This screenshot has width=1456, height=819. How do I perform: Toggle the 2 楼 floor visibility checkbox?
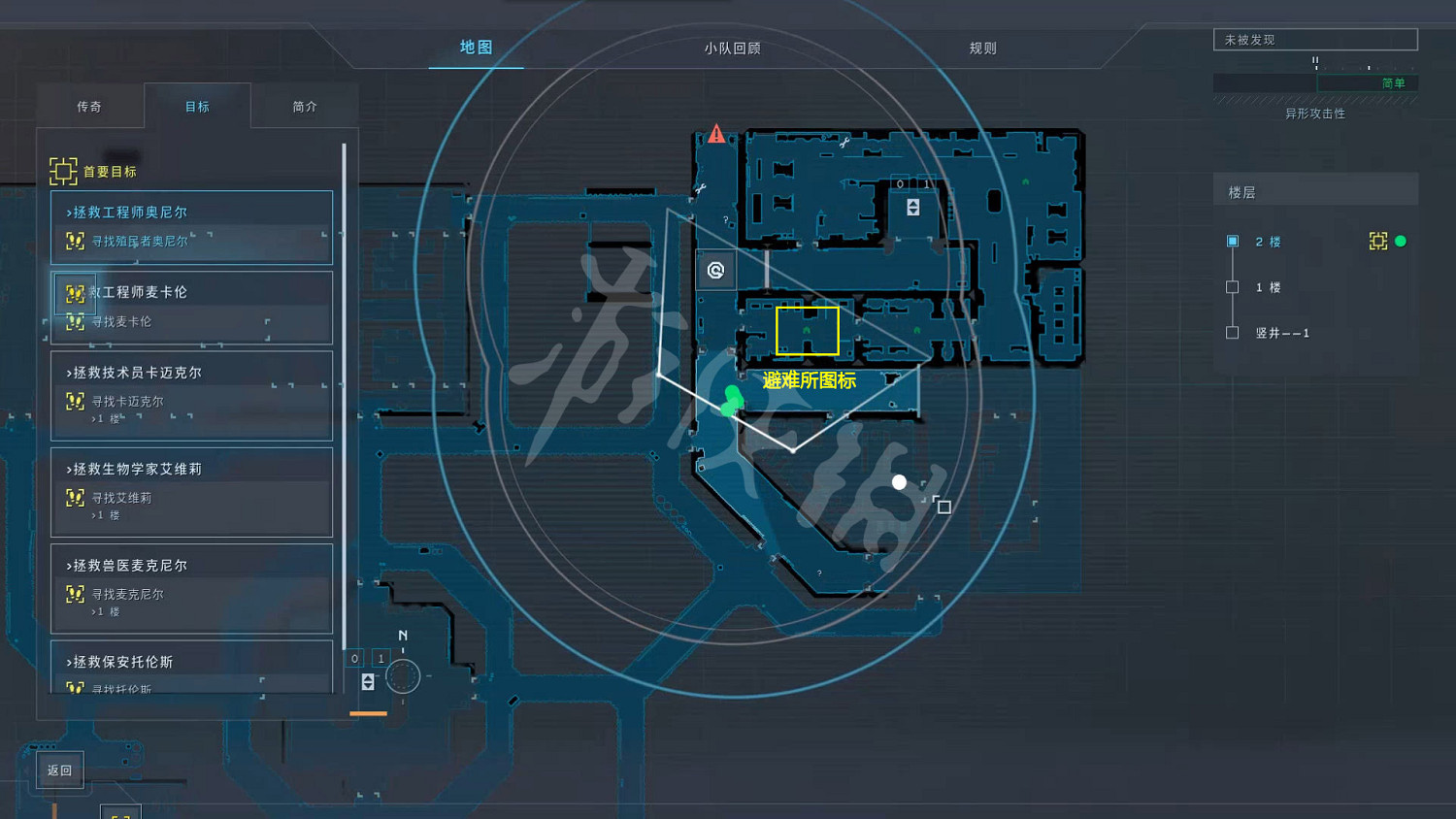[1232, 241]
